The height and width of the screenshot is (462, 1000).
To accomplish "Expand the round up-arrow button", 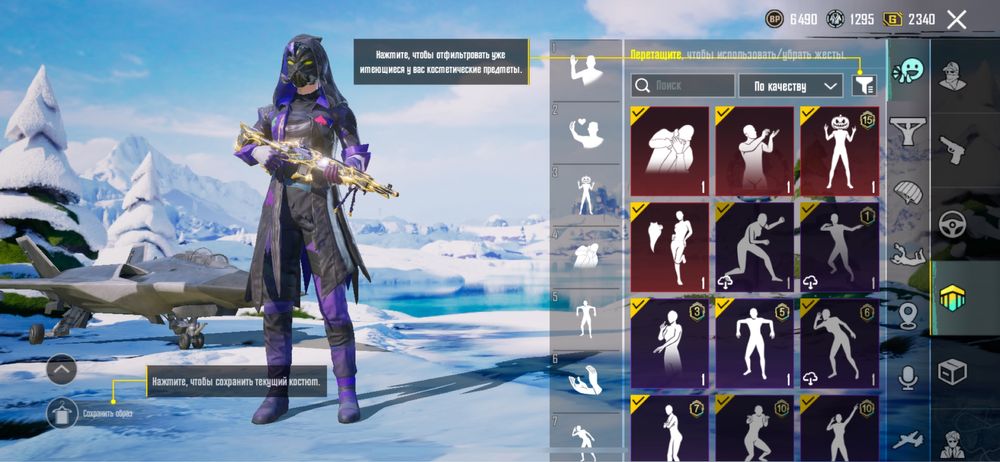I will 62,370.
